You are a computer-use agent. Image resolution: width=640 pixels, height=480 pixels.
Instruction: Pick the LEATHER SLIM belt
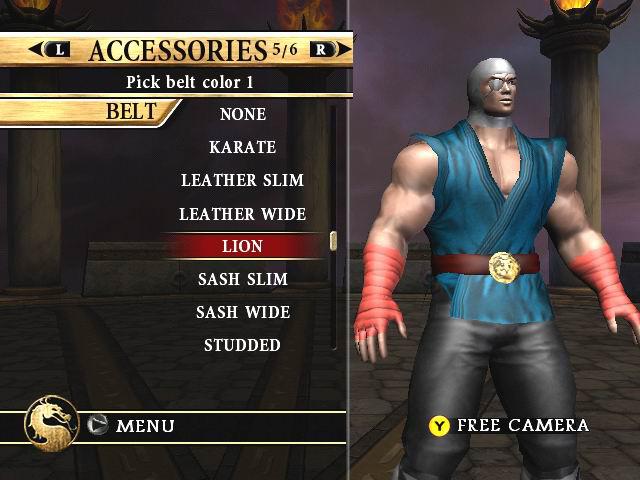242,180
